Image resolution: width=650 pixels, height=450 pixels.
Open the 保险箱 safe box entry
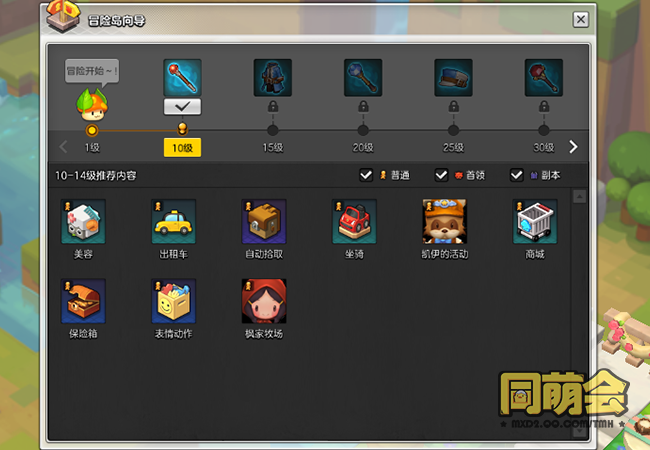pyautogui.click(x=83, y=301)
